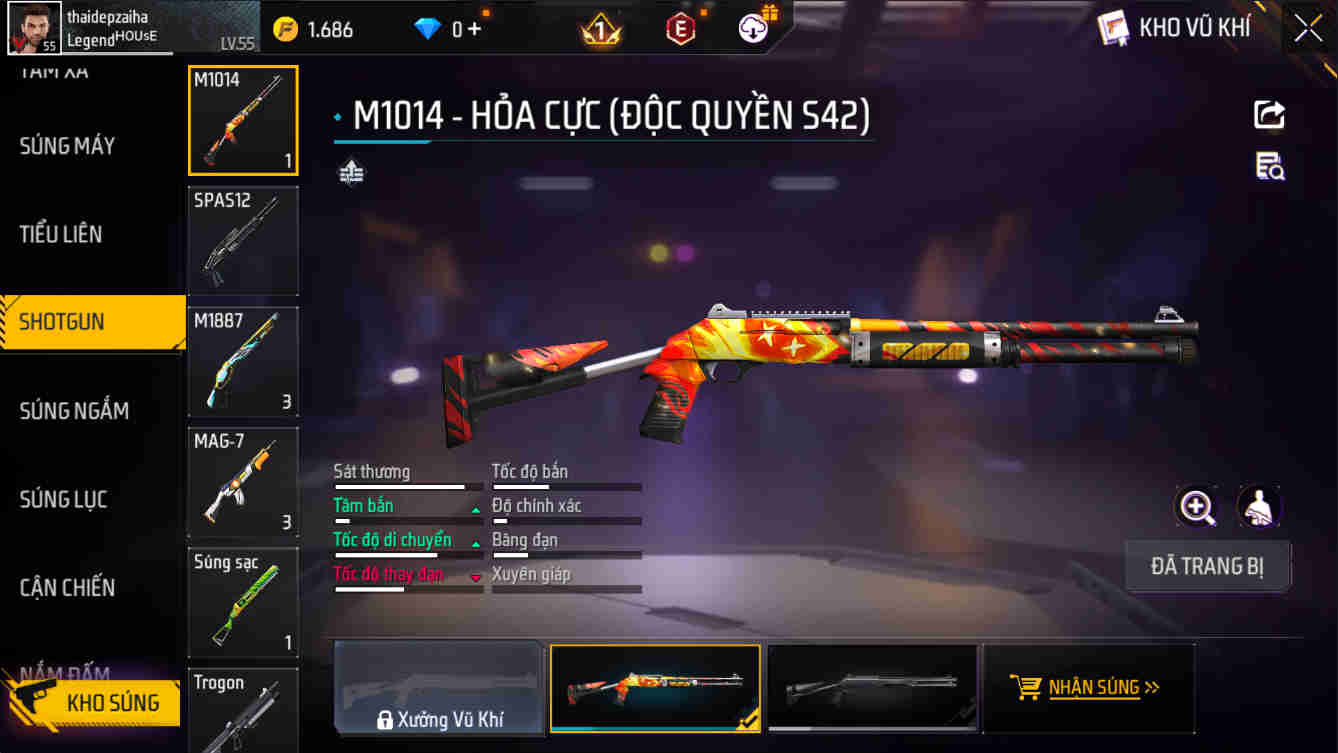Viewport: 1338px width, 753px height.
Task: Select the SPAS12 weapon thumbnail
Action: [x=243, y=240]
